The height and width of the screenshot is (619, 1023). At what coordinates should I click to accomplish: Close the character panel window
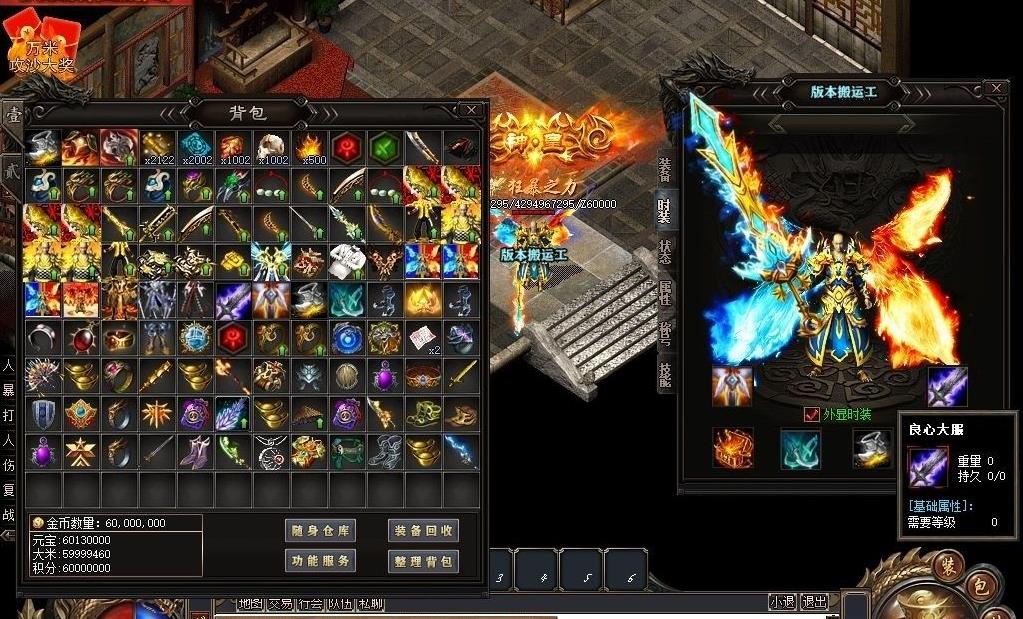pyautogui.click(x=994, y=89)
